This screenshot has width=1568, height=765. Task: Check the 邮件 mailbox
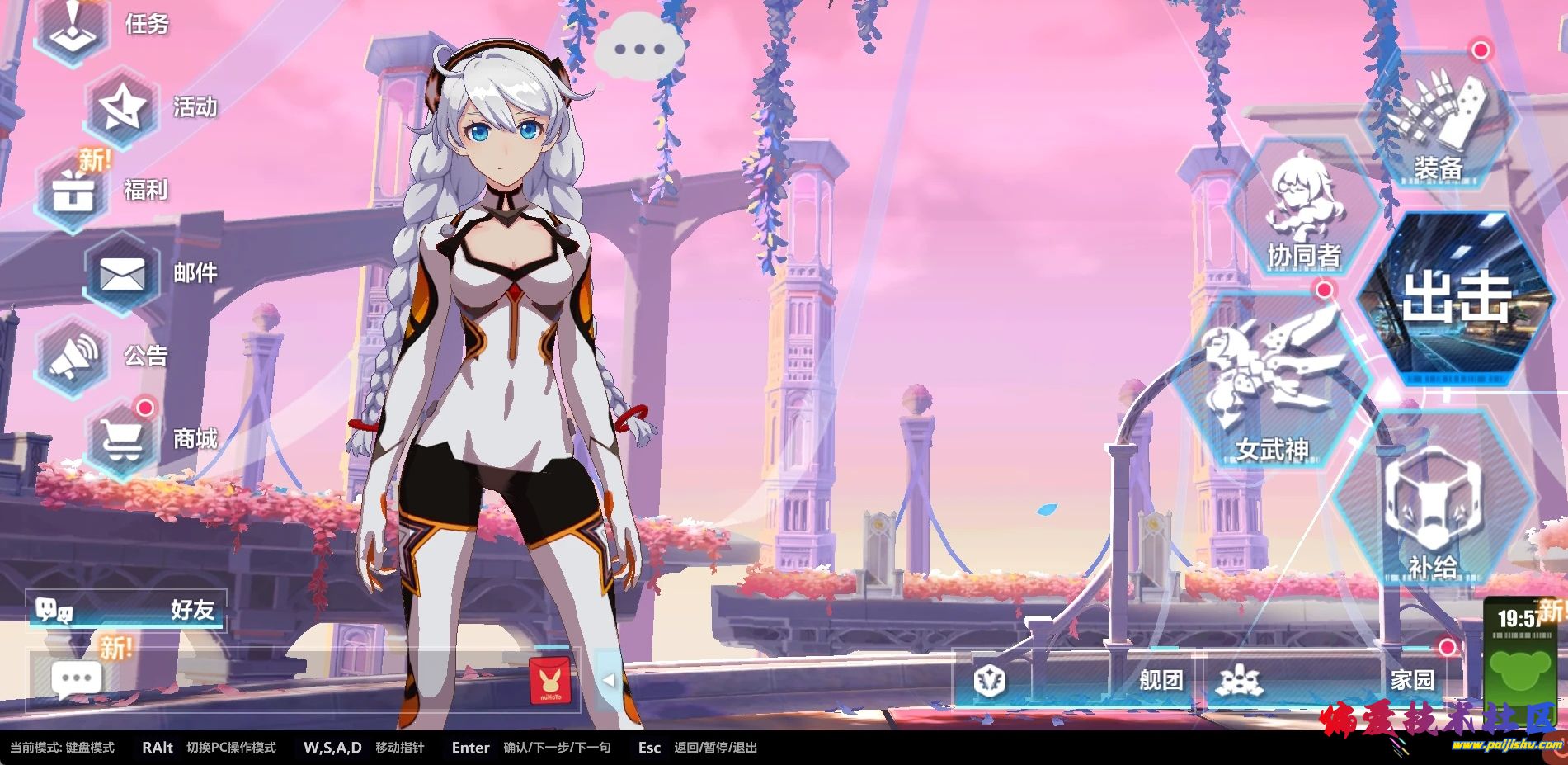[x=123, y=273]
